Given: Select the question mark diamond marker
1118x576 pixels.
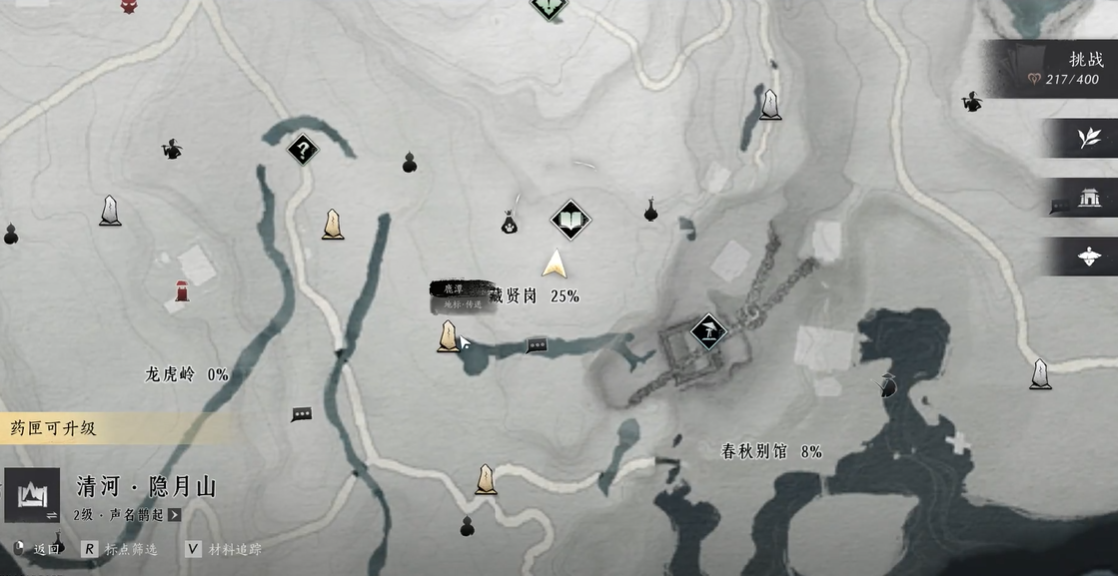Looking at the screenshot, I should click(x=302, y=151).
